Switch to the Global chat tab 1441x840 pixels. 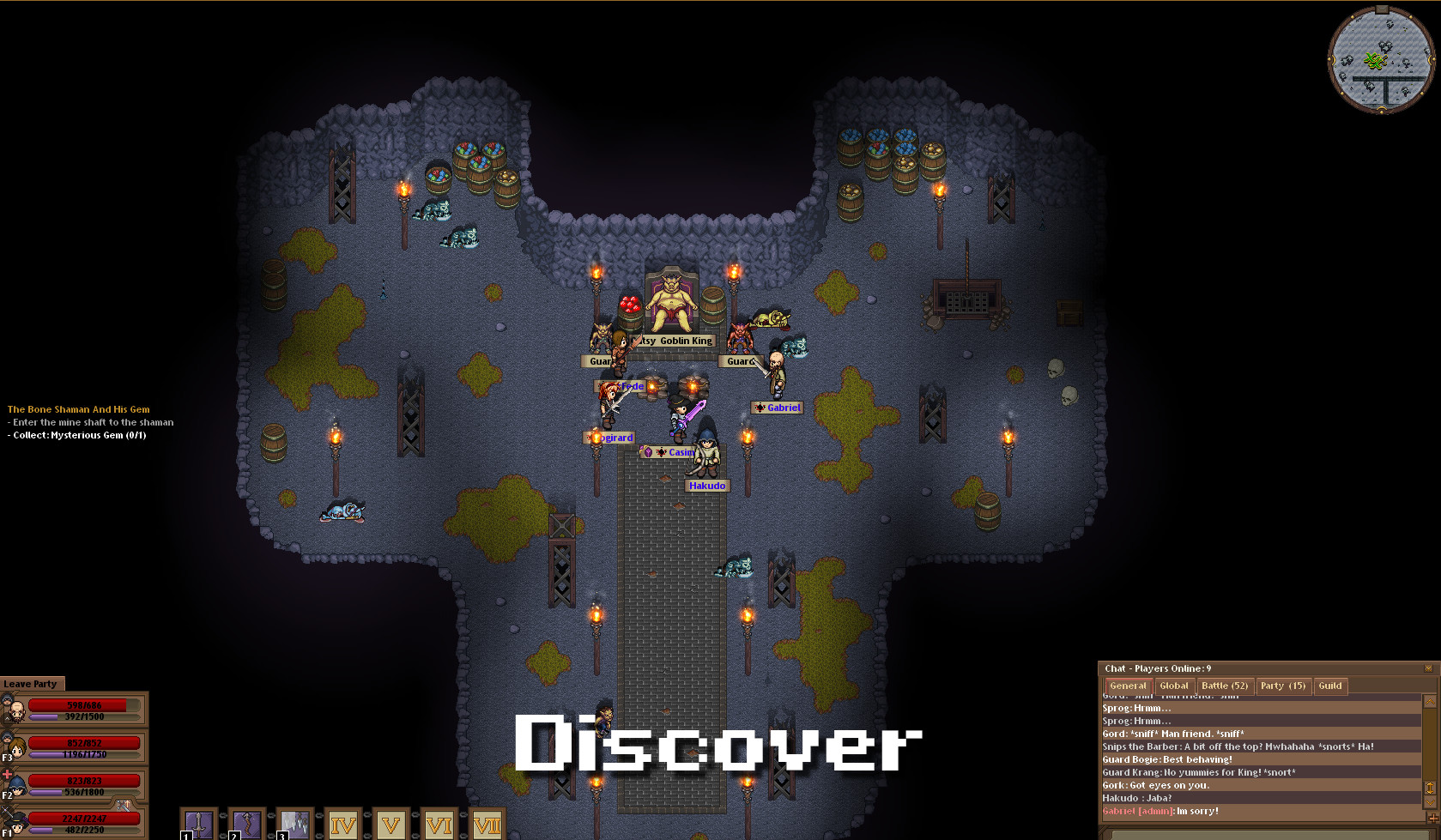pyautogui.click(x=1173, y=686)
